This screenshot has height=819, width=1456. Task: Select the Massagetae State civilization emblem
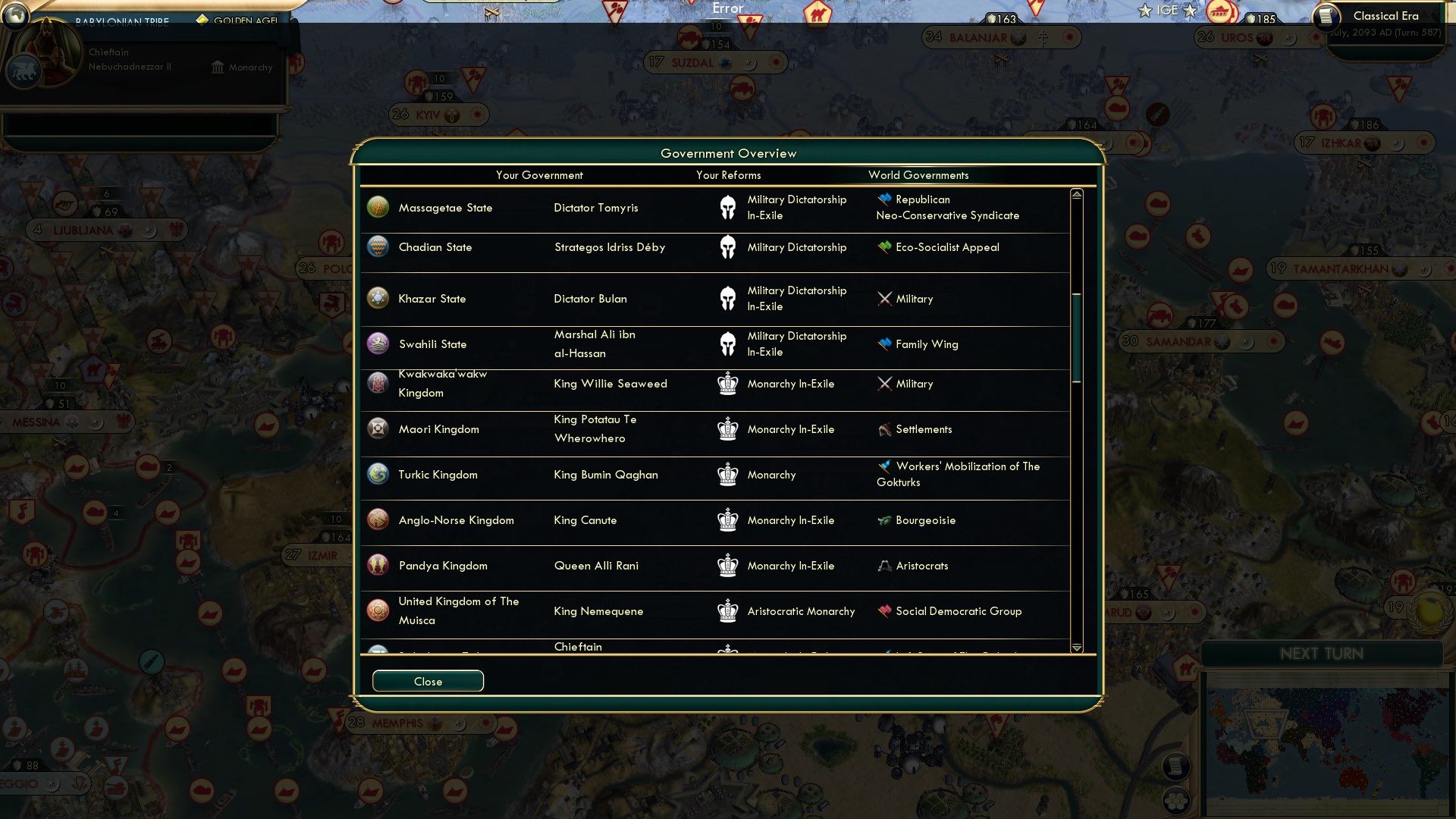pyautogui.click(x=378, y=206)
